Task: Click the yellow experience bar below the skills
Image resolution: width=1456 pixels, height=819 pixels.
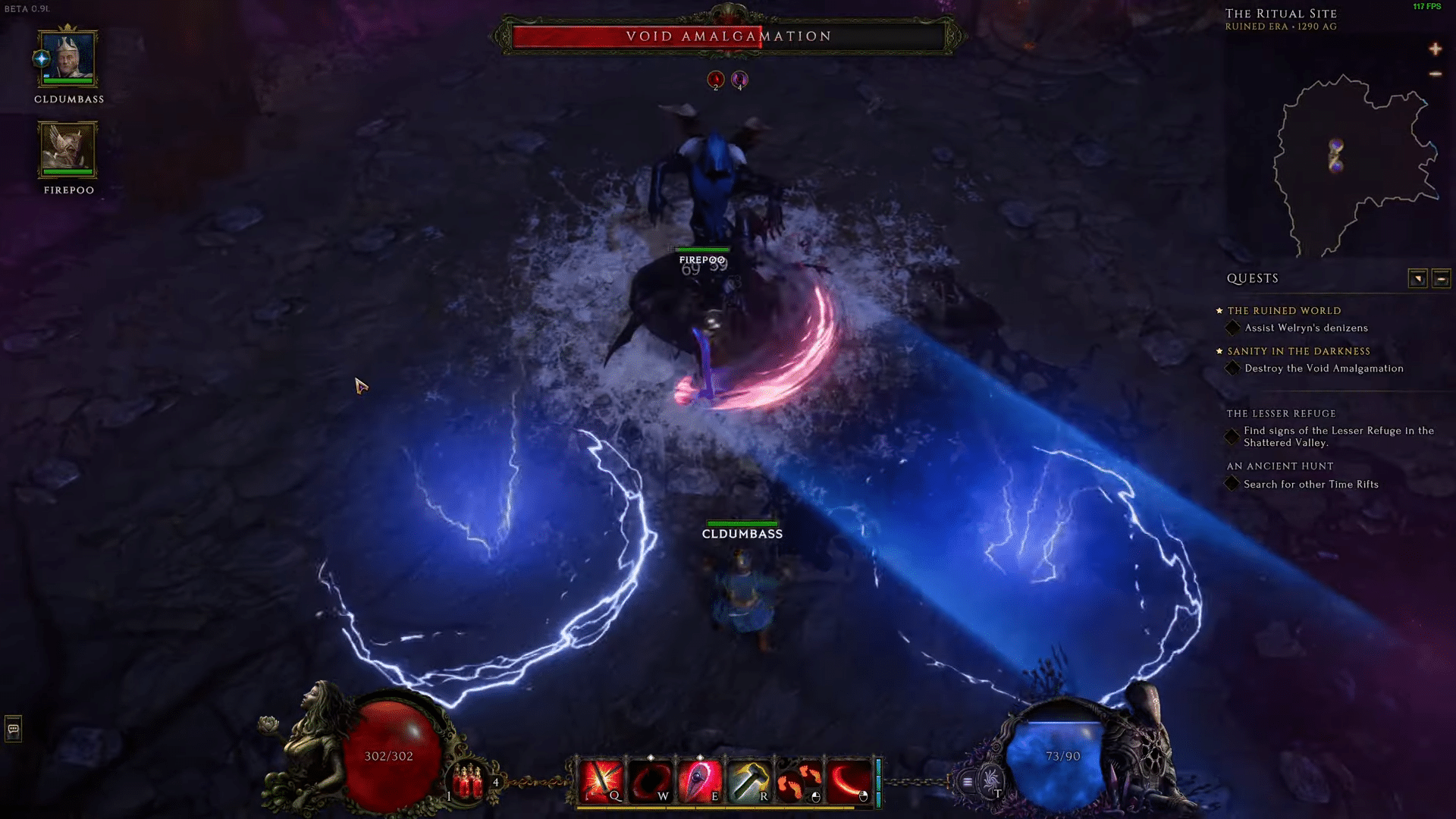Action: pyautogui.click(x=728, y=808)
